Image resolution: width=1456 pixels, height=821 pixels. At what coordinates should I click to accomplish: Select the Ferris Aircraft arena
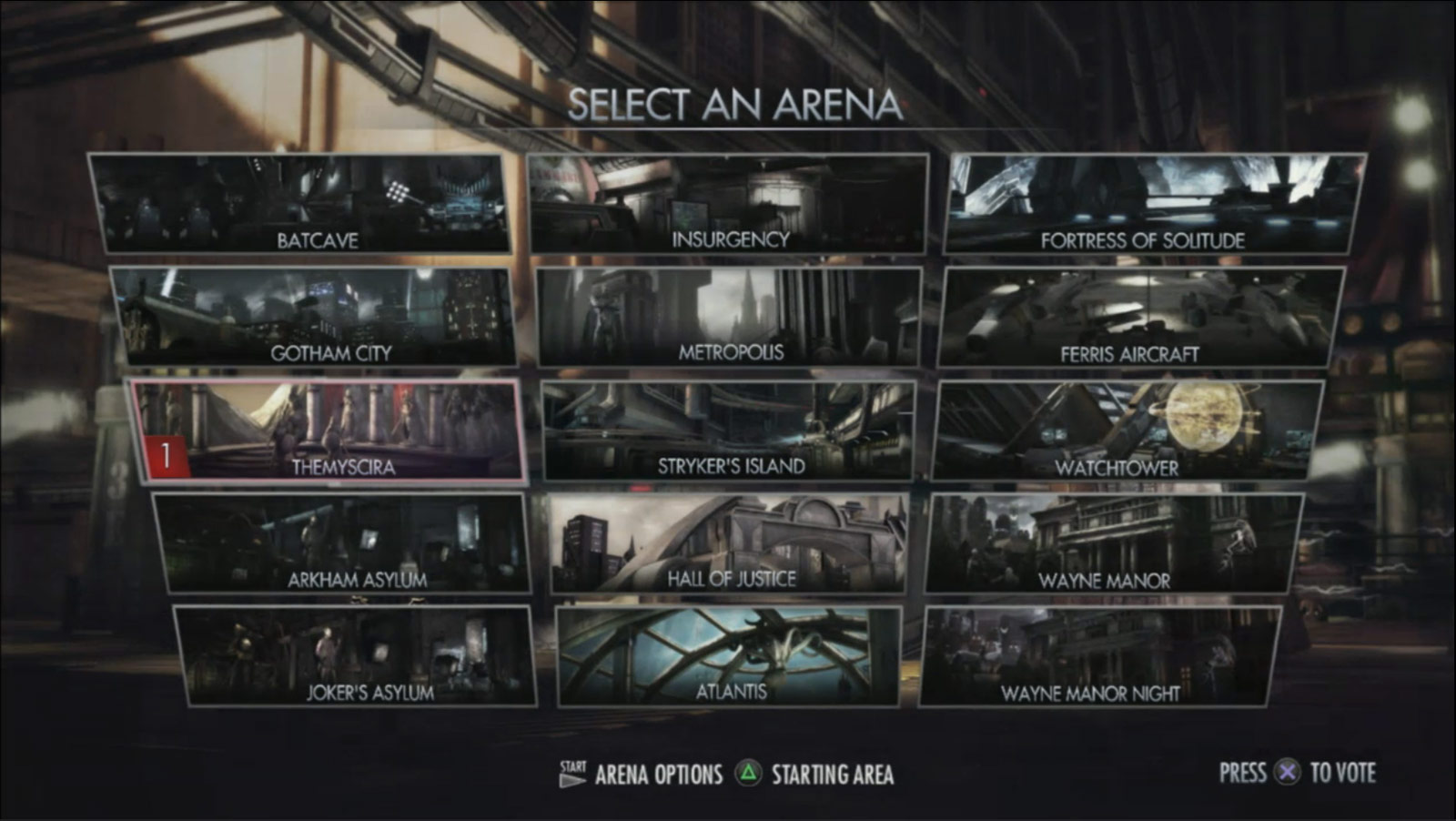(1143, 313)
